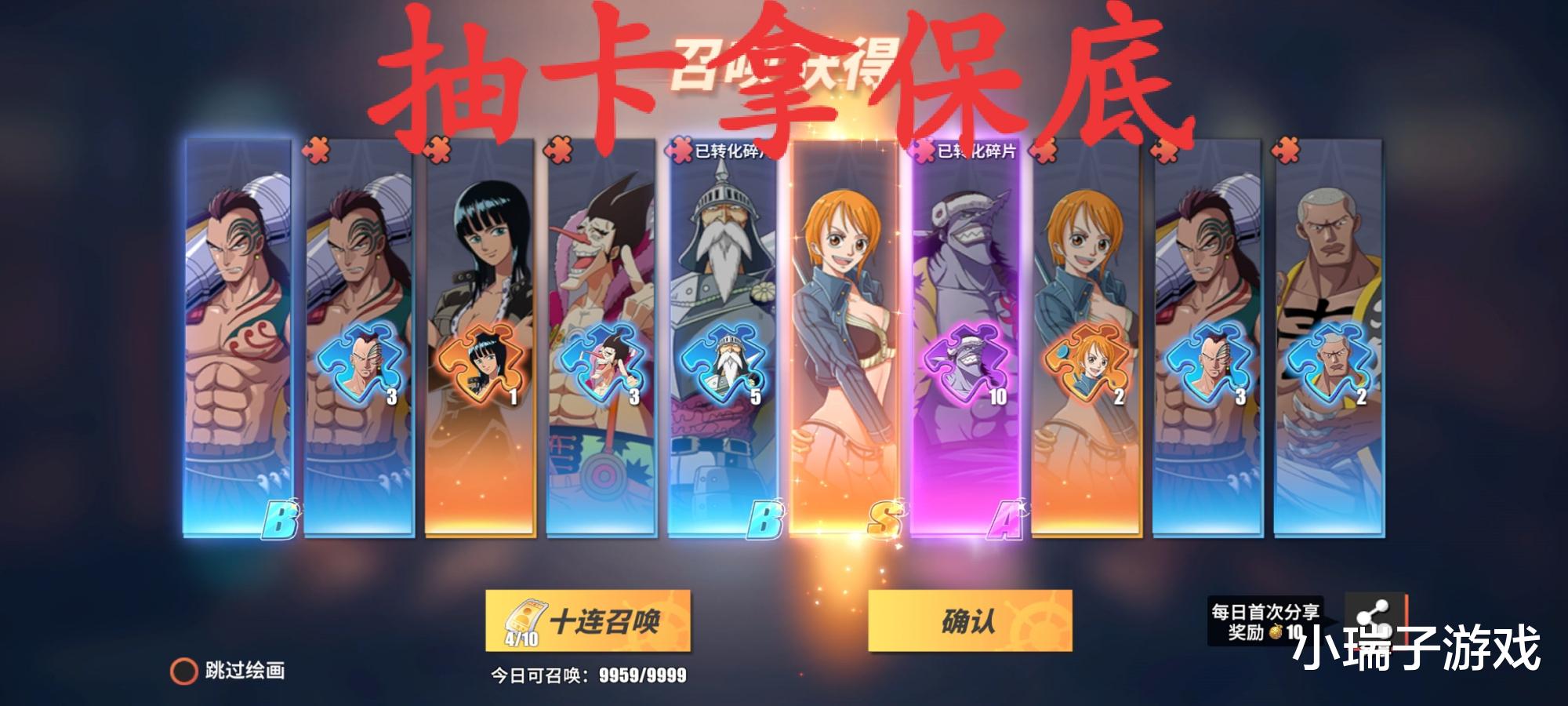Open the Nami character card with orange glow
This screenshot has height=706, width=1568.
847,337
